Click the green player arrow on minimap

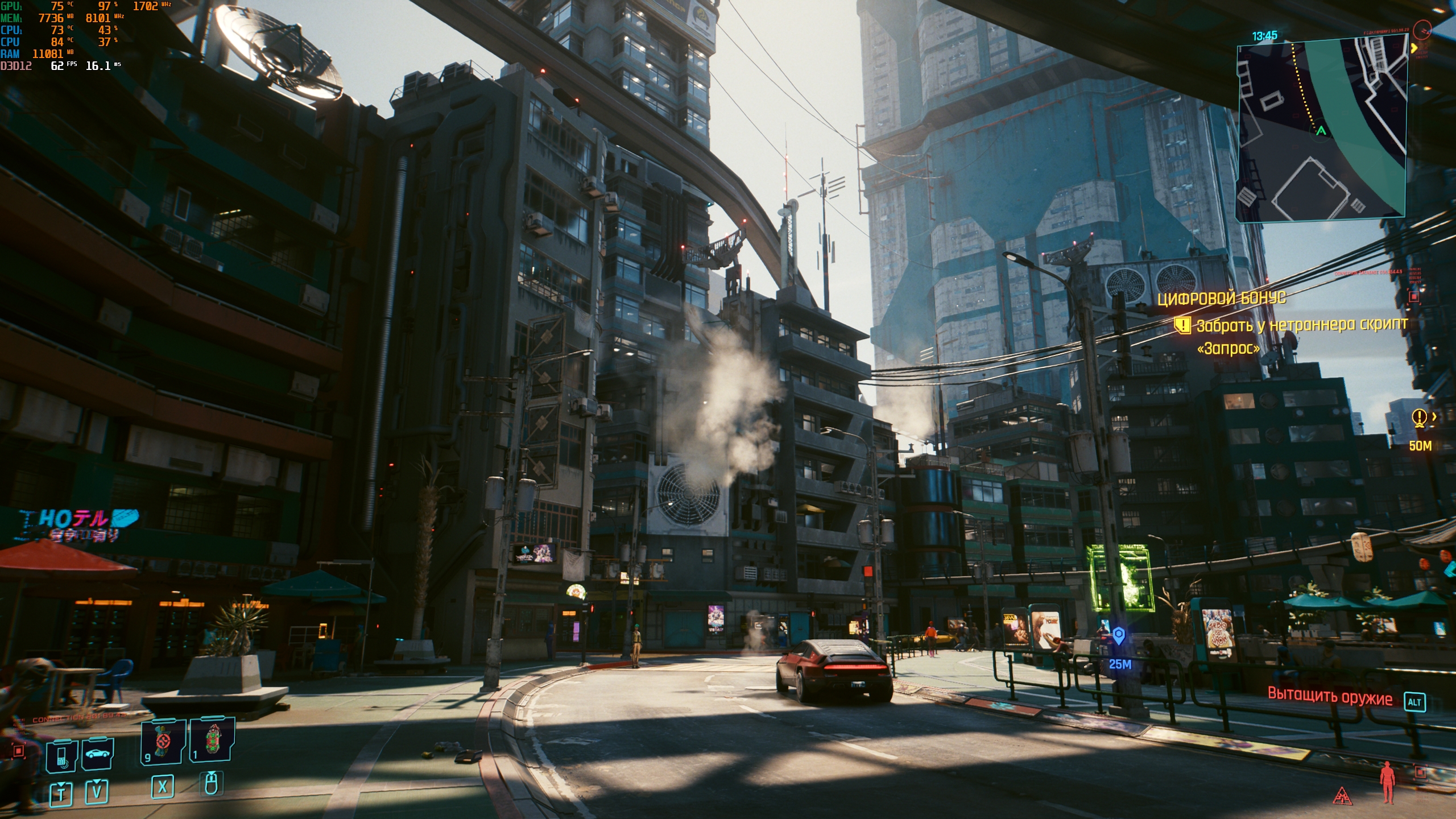pyautogui.click(x=1321, y=131)
